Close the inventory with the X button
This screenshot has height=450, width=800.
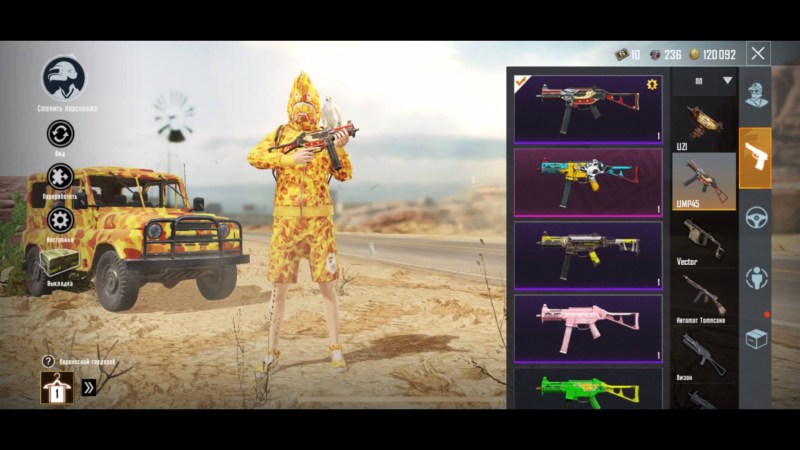(x=759, y=54)
